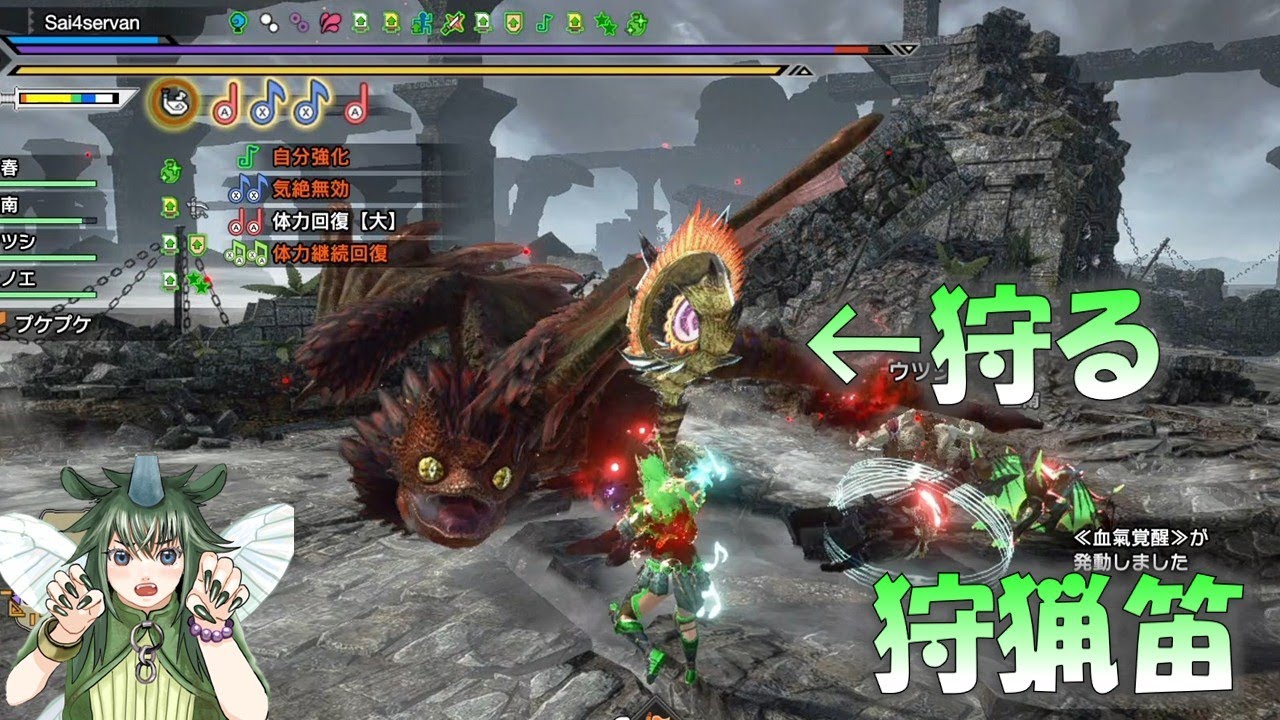This screenshot has width=1280, height=720.
Task: Select the 体力継続回復 health regeneration melody
Action: pos(329,253)
